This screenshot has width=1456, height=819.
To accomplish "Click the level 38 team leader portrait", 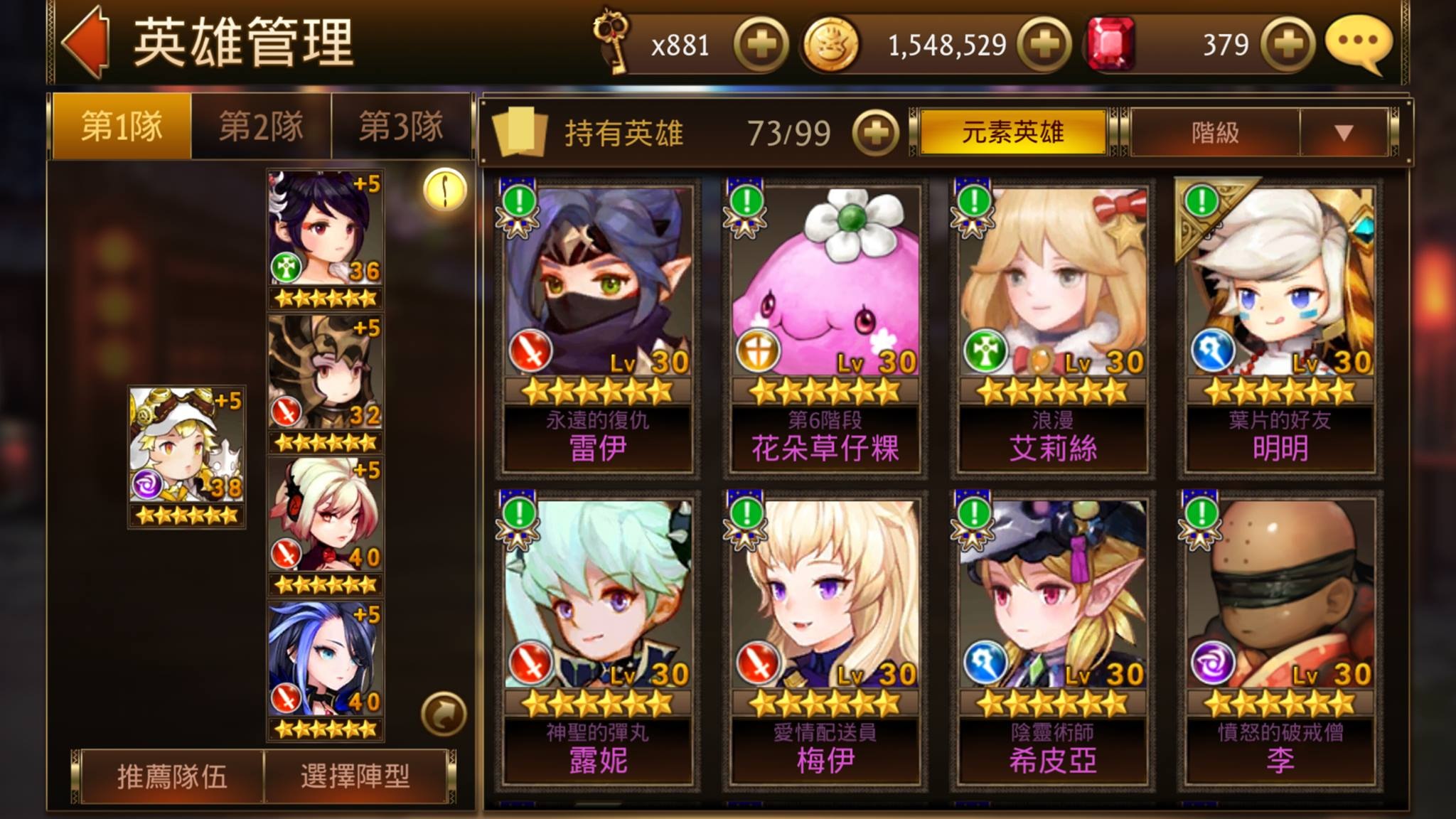I will pyautogui.click(x=186, y=456).
